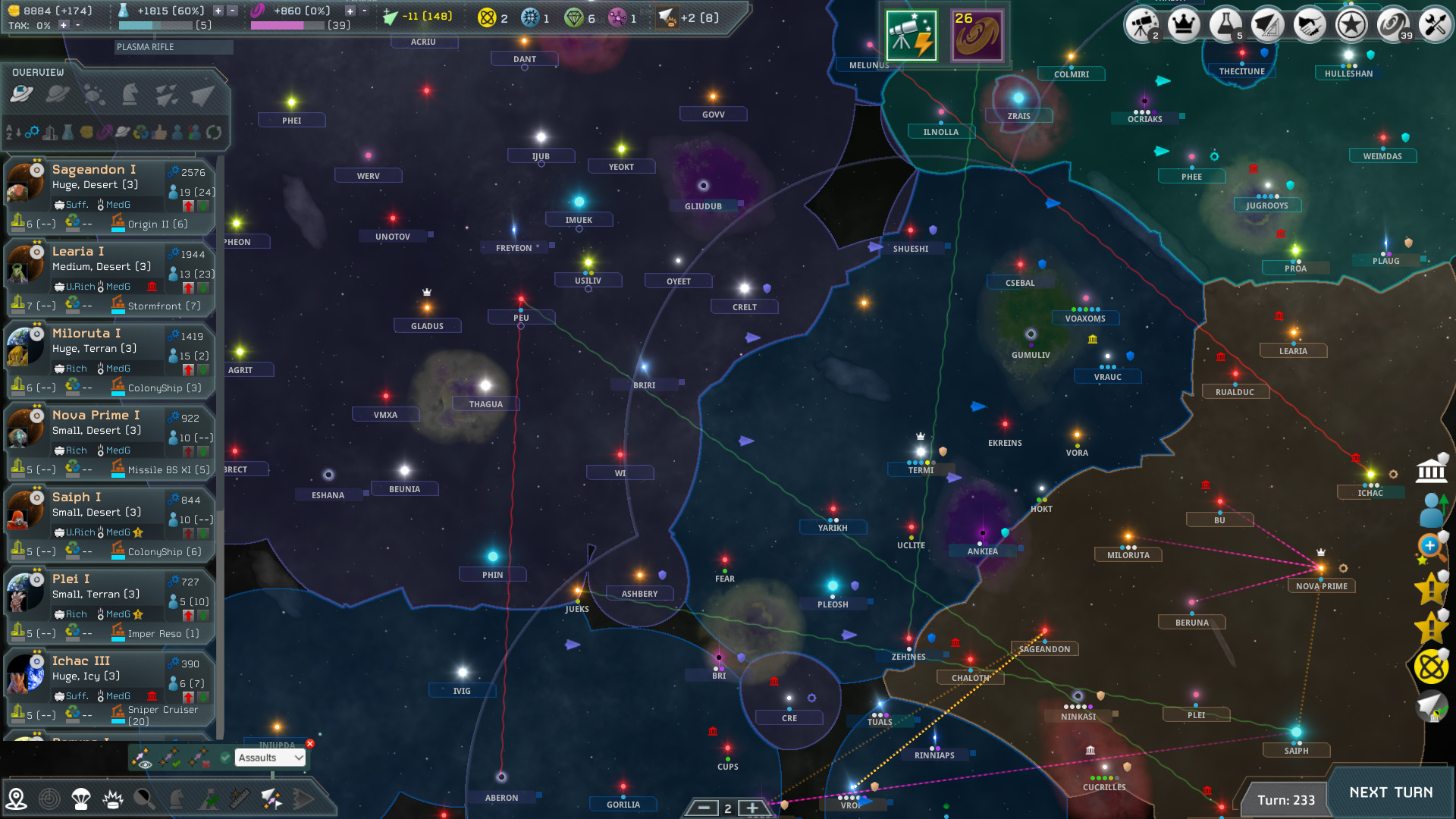Open the Assaults dropdown
Viewport: 1456px width, 819px height.
270,758
